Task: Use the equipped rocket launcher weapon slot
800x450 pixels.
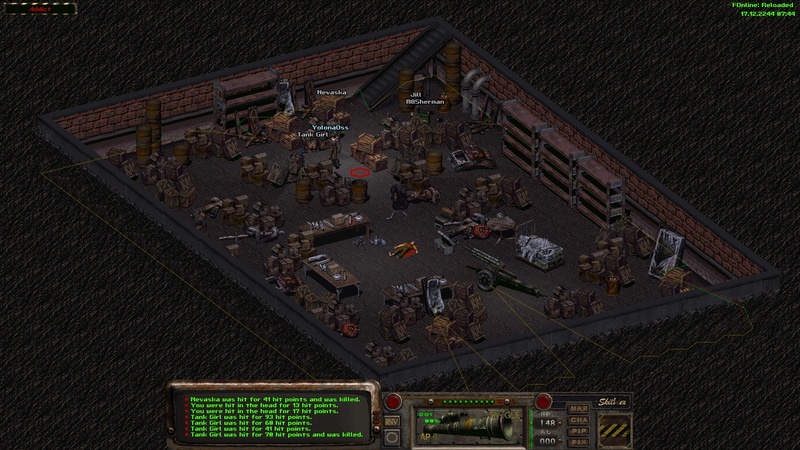Action: (466, 422)
